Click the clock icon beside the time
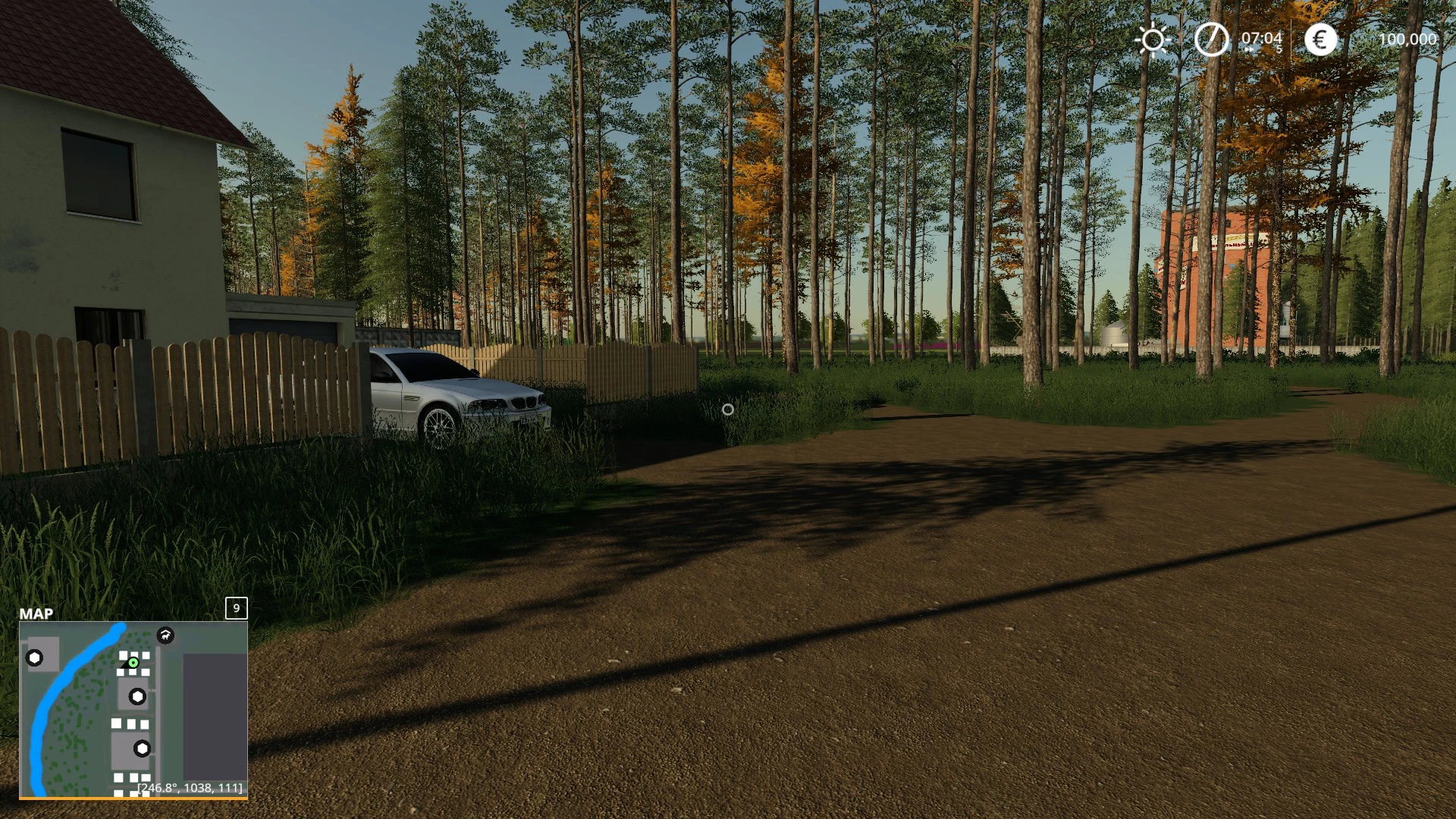The height and width of the screenshot is (819, 1456). pyautogui.click(x=1211, y=39)
